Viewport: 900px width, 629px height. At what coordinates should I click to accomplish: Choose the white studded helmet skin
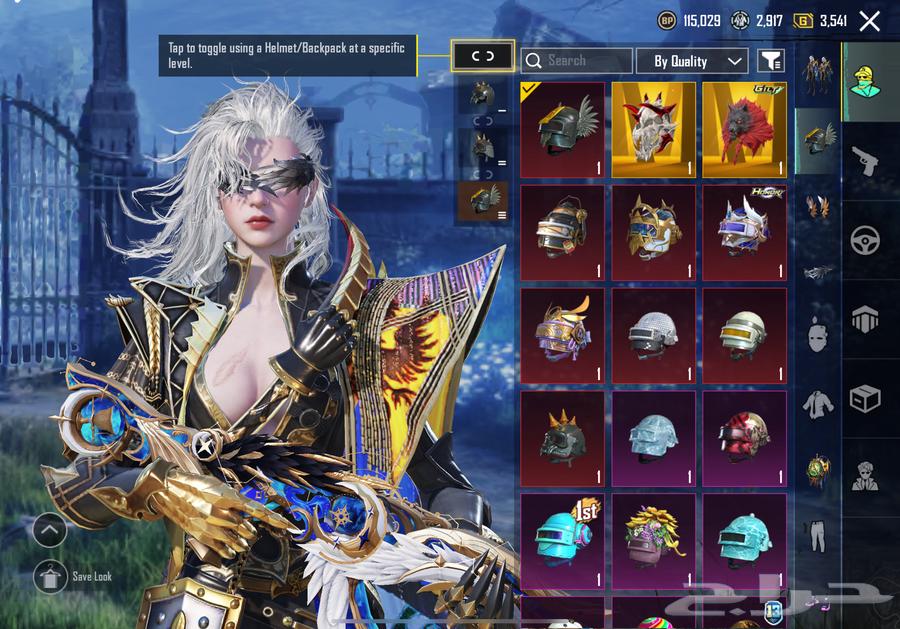click(653, 335)
